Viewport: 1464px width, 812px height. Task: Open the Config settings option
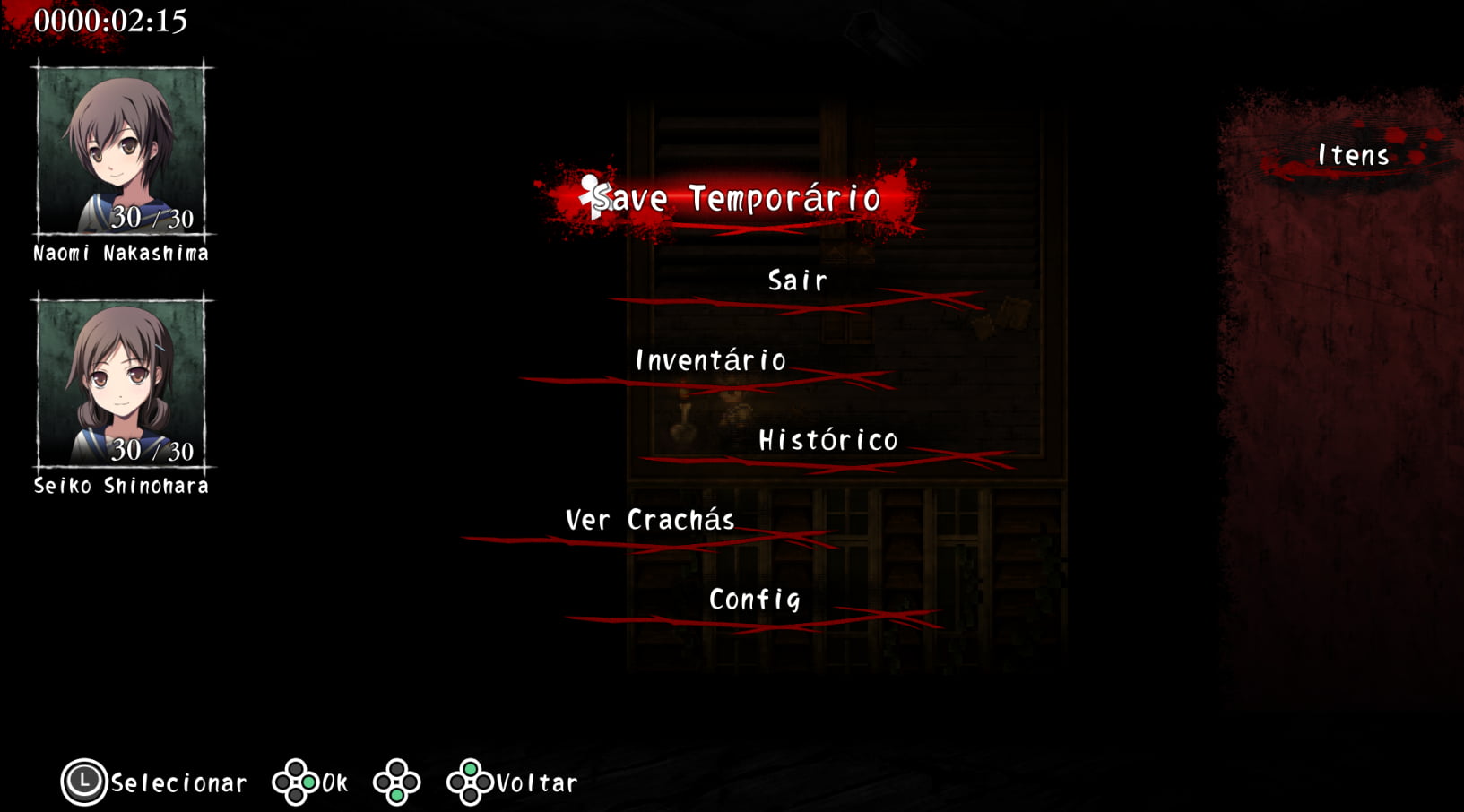pyautogui.click(x=754, y=600)
